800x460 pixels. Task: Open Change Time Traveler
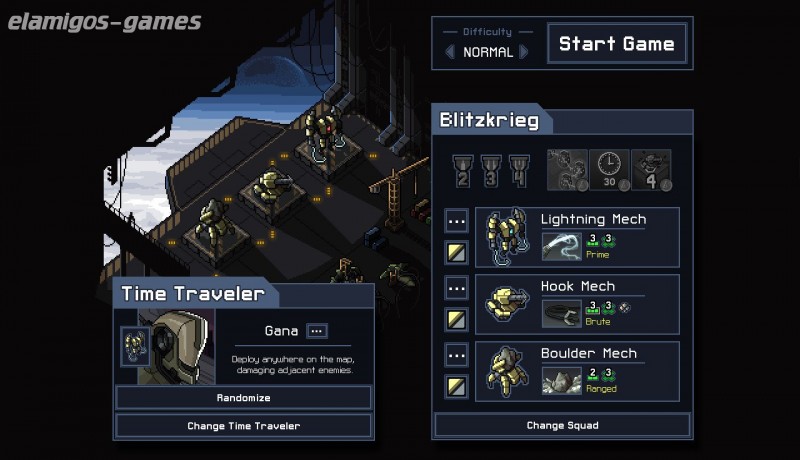click(244, 426)
